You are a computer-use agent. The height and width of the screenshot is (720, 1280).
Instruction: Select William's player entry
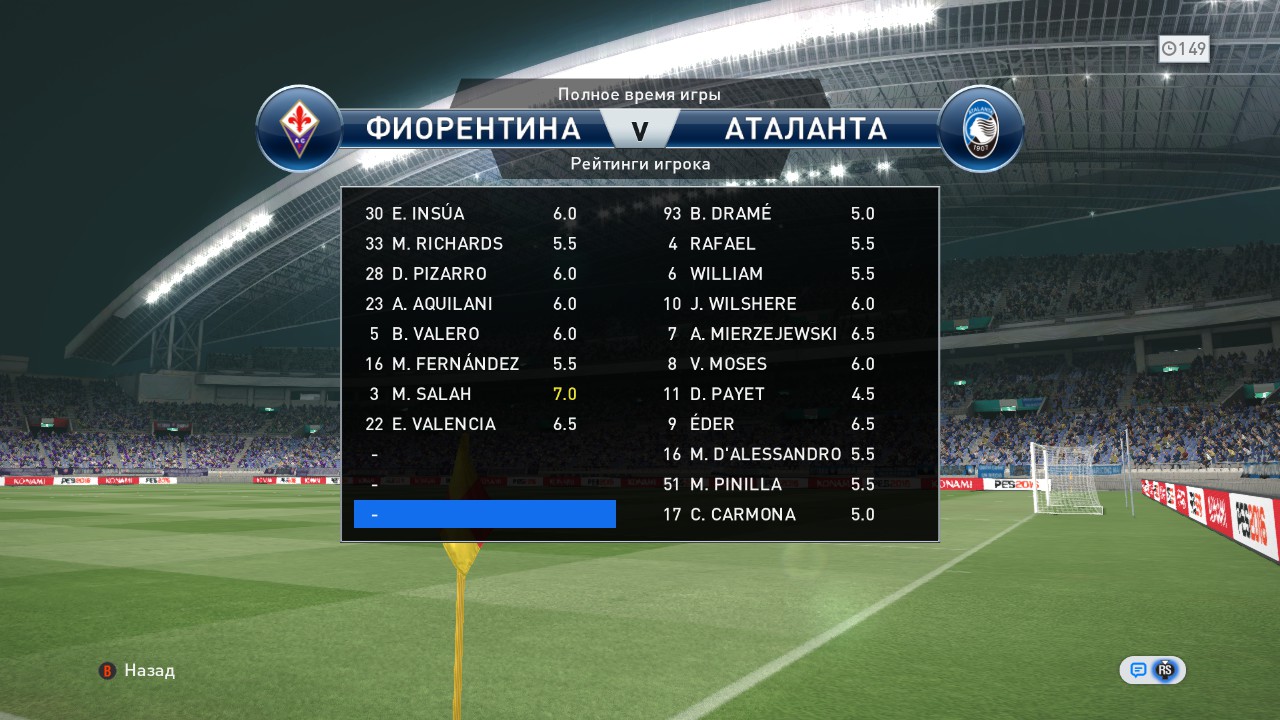click(x=770, y=274)
